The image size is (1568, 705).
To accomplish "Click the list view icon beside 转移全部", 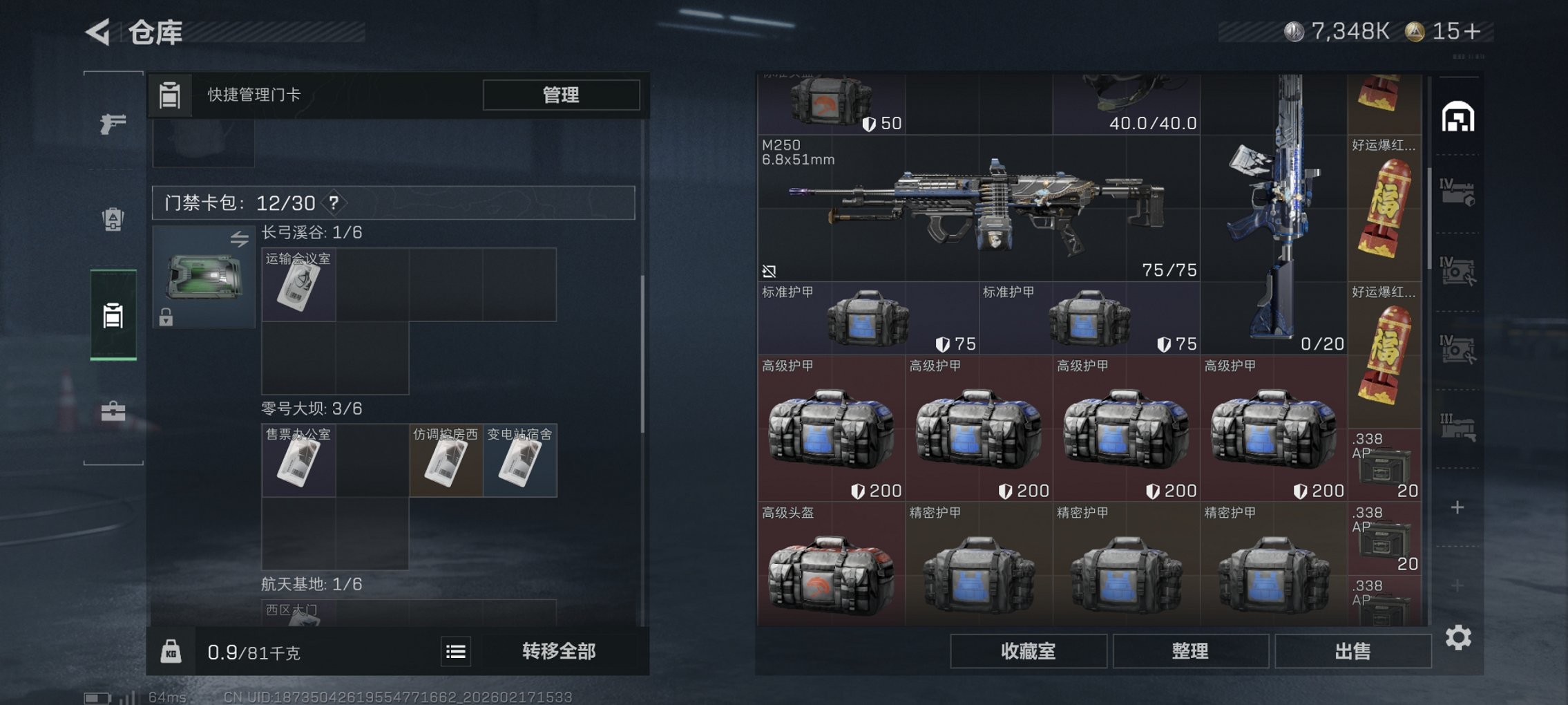I will coord(457,650).
